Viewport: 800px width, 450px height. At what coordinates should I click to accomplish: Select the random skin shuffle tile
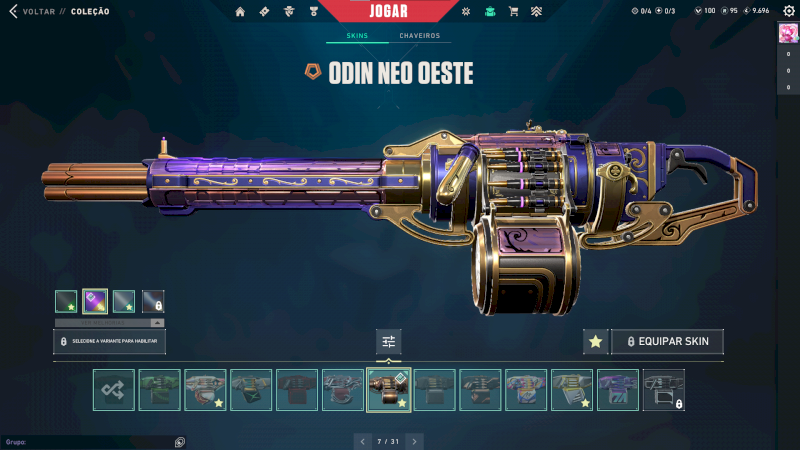click(113, 390)
